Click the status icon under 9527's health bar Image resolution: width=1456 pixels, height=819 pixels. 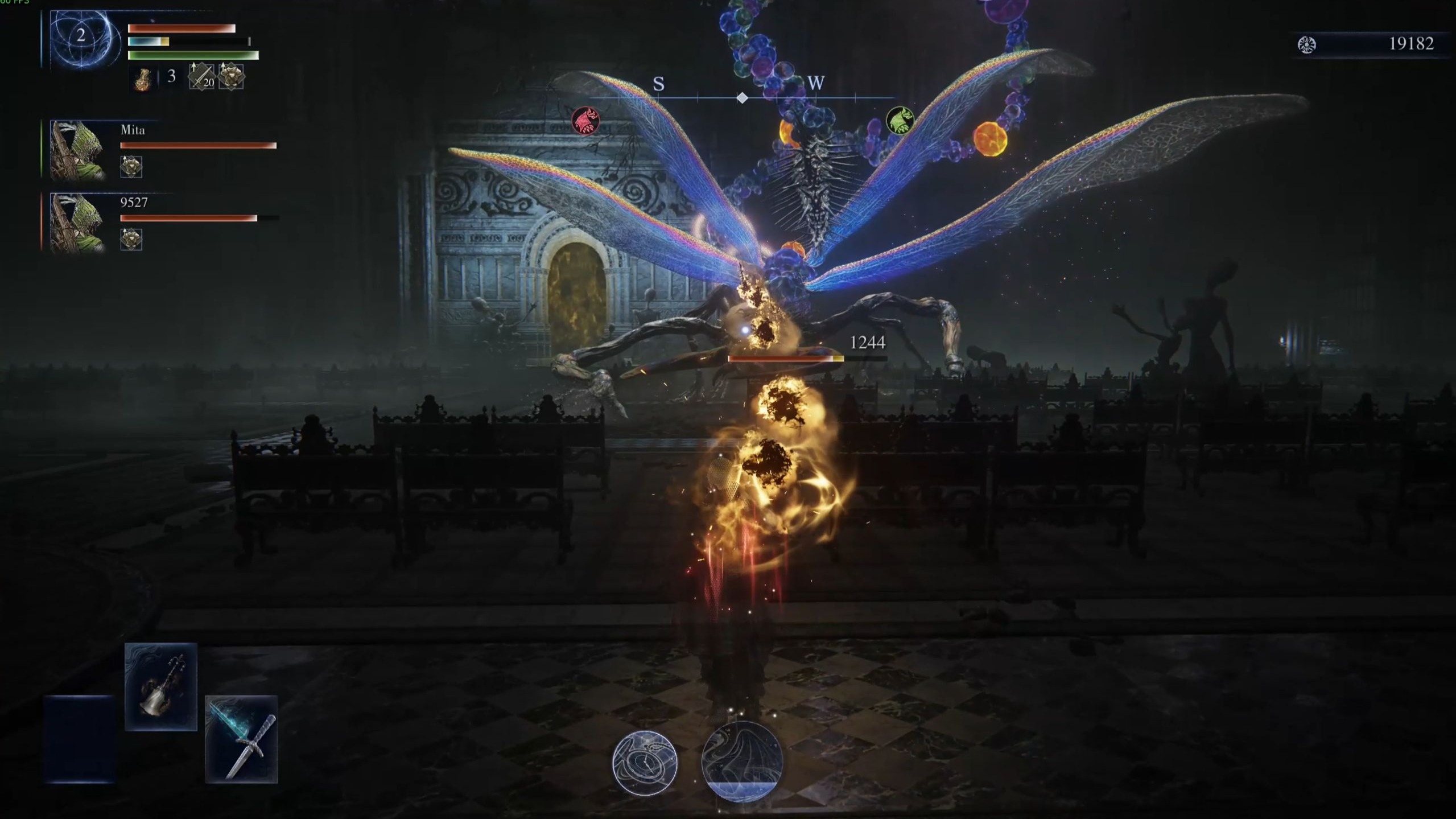[131, 239]
